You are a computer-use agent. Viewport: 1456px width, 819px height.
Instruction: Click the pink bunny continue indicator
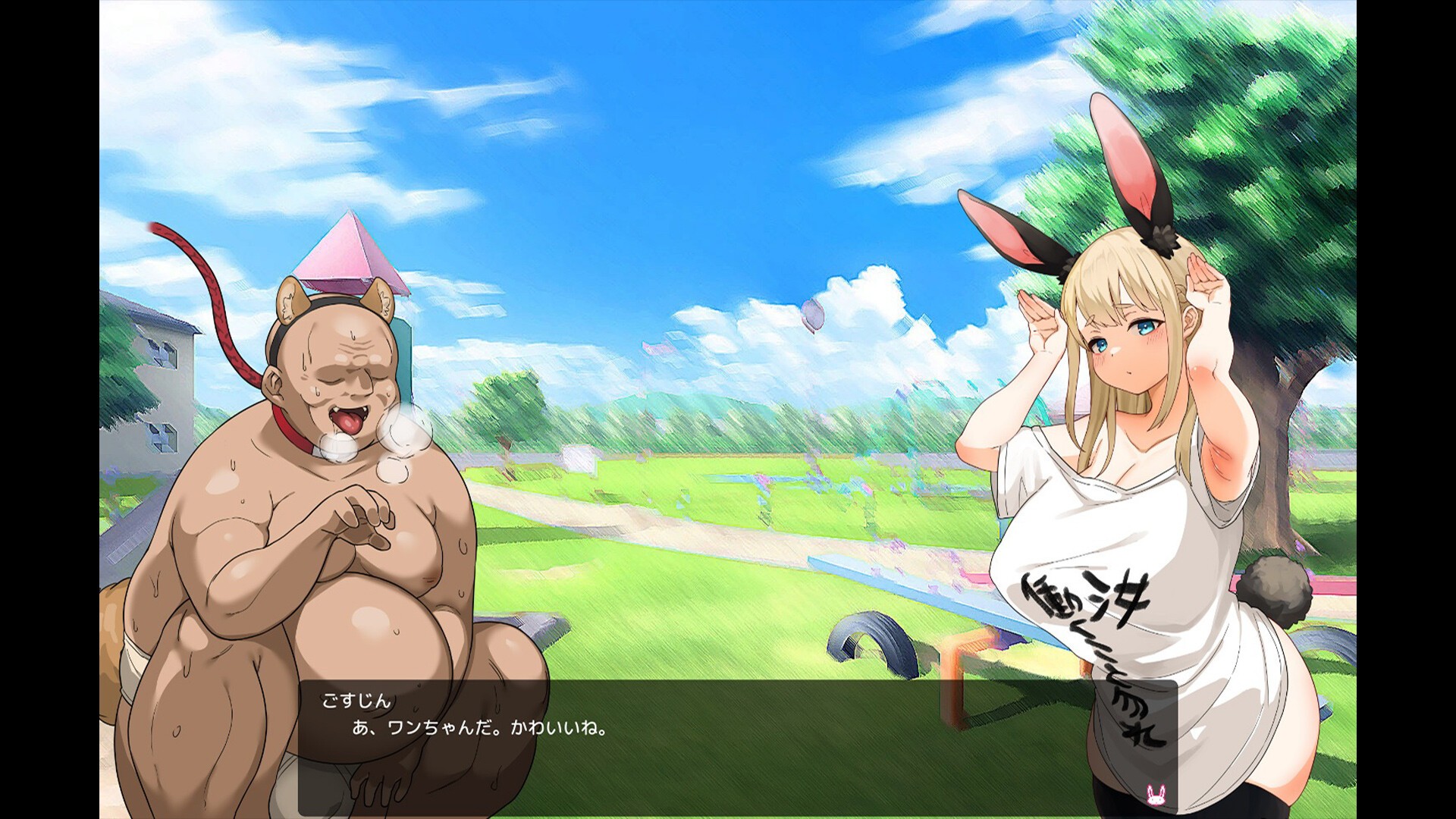[1156, 795]
